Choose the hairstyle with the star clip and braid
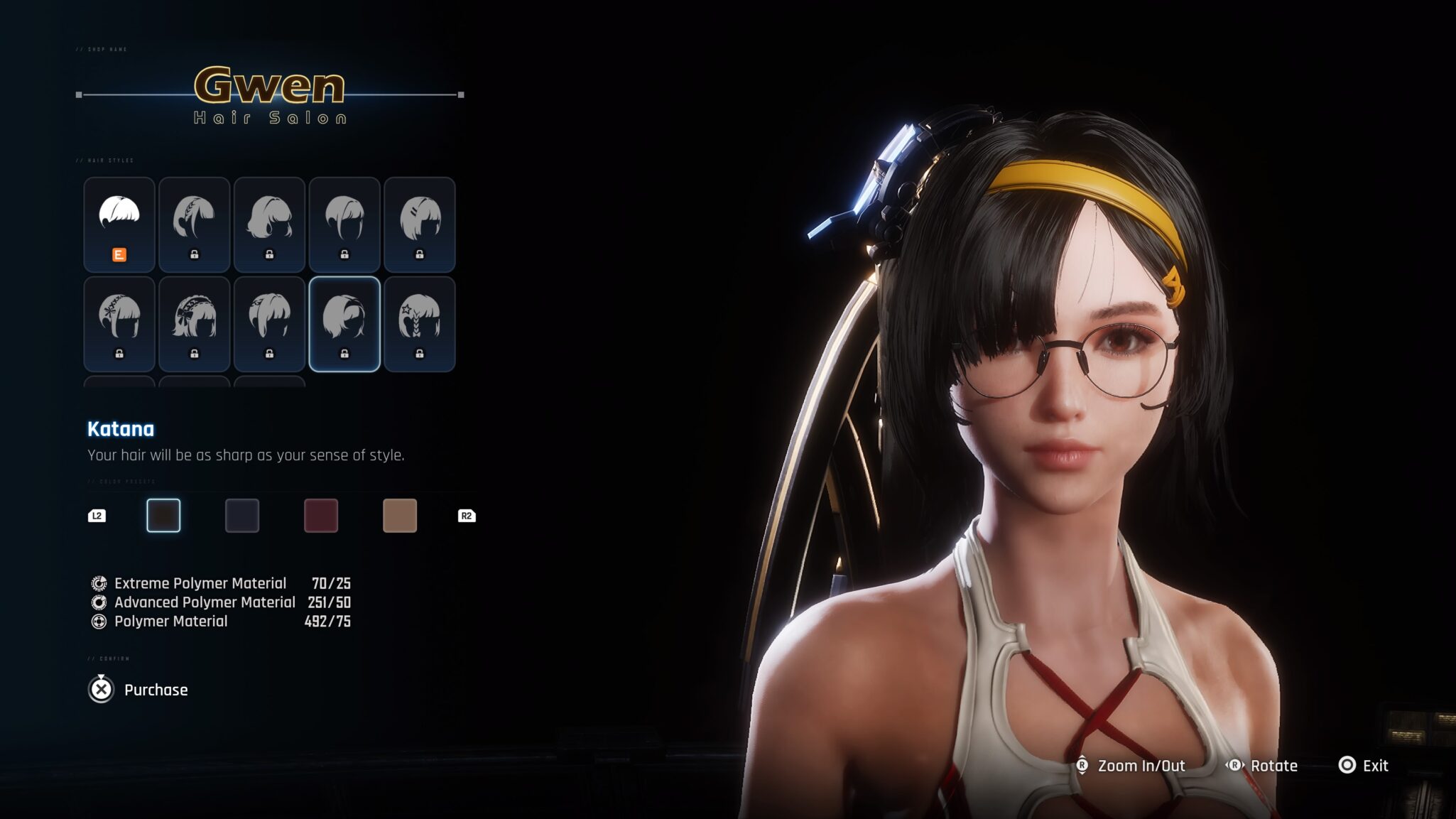The width and height of the screenshot is (1456, 819). point(419,324)
